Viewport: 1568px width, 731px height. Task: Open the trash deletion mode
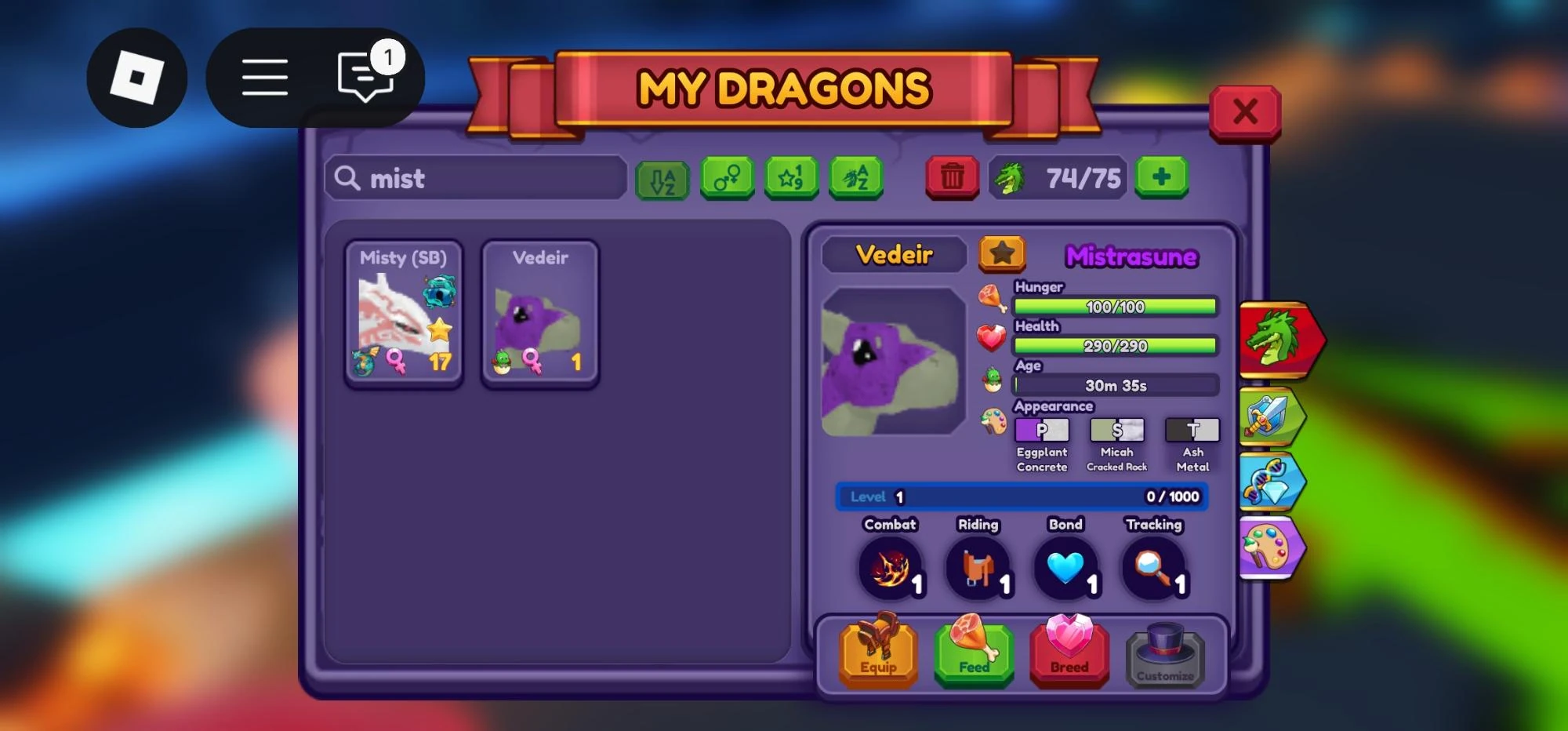coord(952,178)
